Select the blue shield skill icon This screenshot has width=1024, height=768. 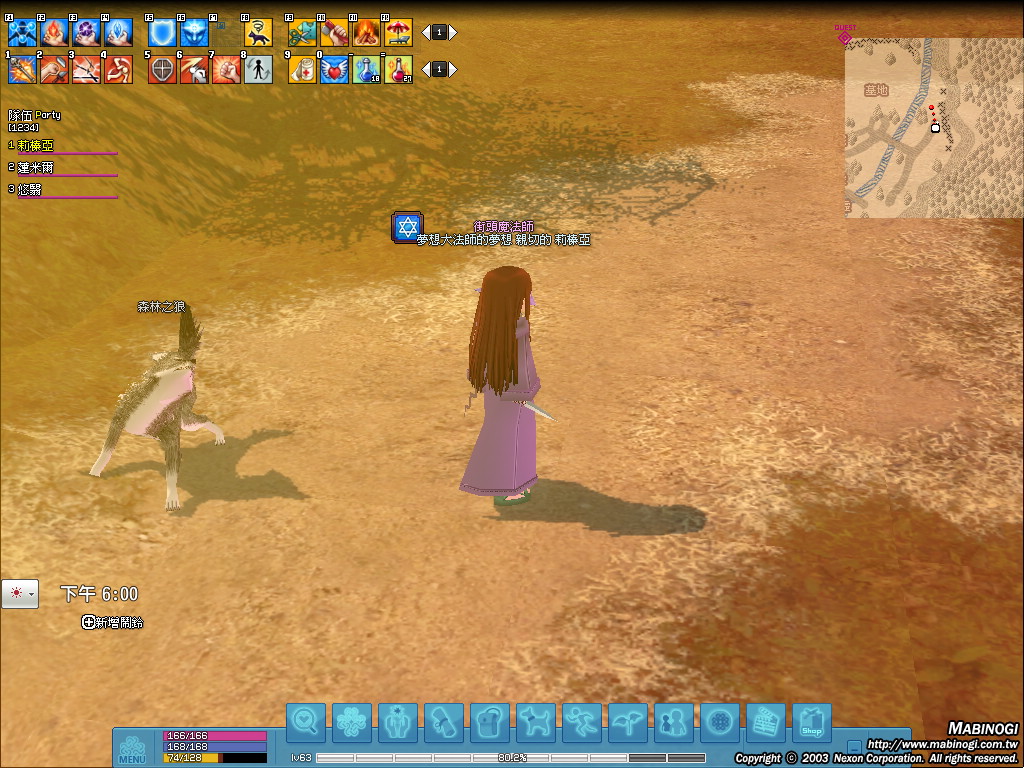[162, 33]
